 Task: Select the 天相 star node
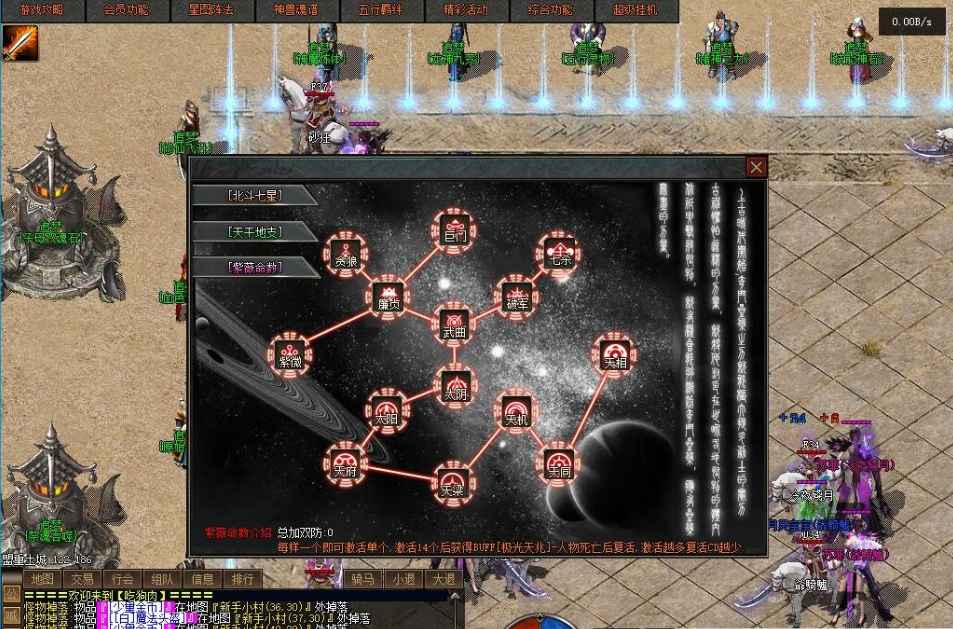(x=614, y=356)
